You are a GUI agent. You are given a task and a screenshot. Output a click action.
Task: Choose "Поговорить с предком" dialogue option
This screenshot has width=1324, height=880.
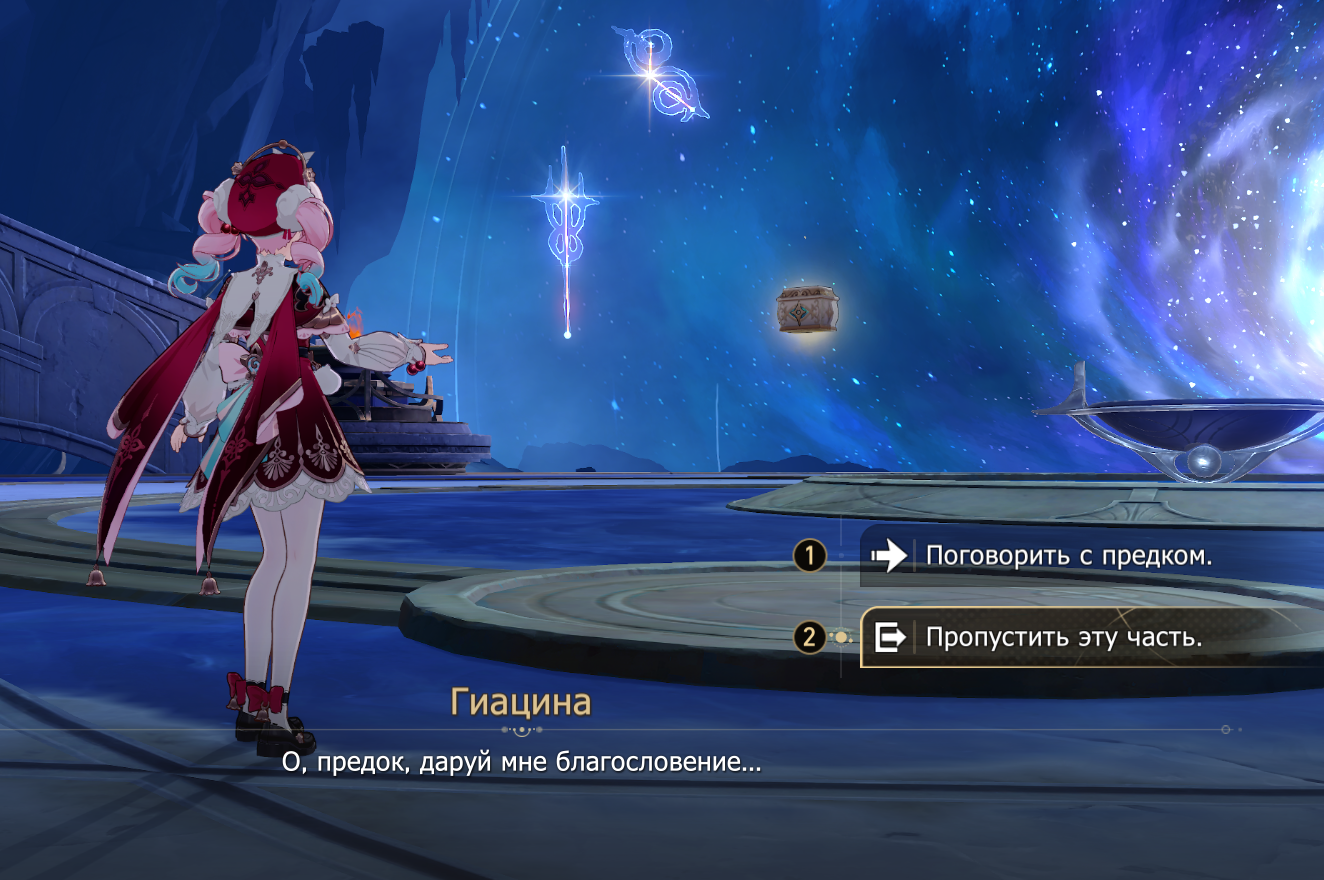pyautogui.click(x=1068, y=556)
